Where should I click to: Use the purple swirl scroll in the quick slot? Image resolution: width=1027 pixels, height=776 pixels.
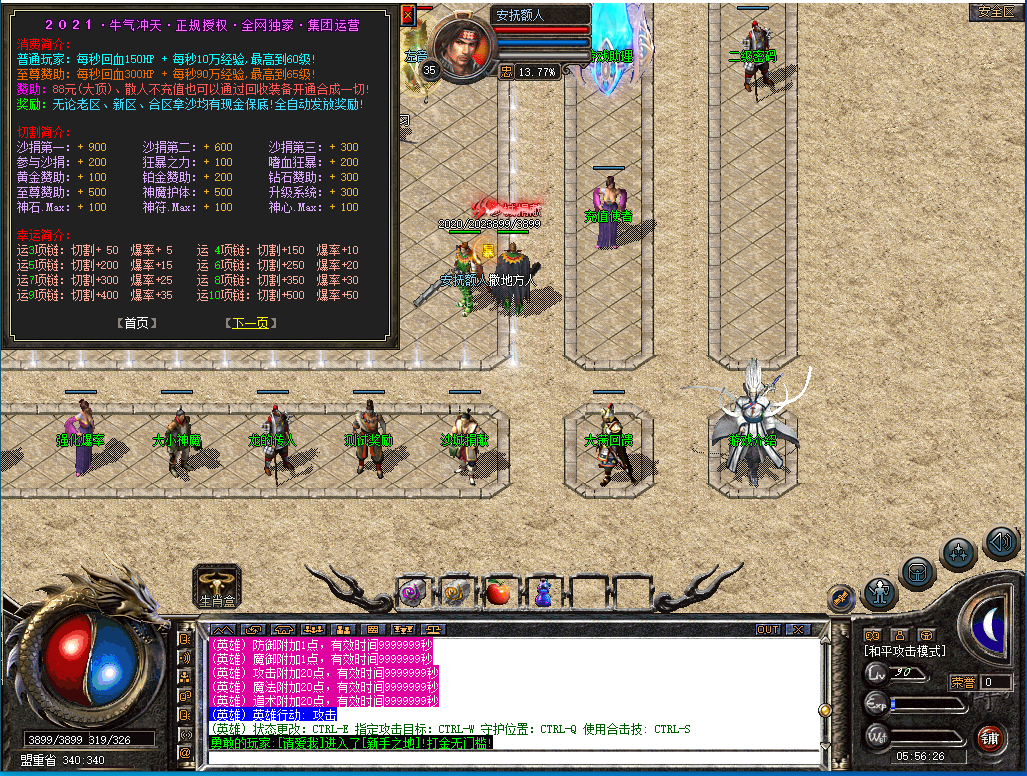(x=411, y=594)
